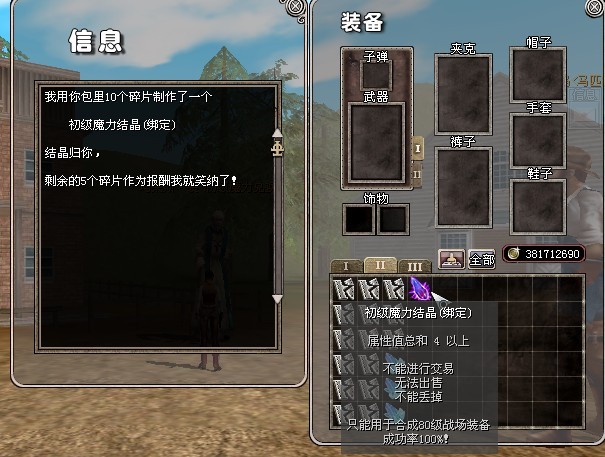Switch to weapon set II

[x=418, y=173]
